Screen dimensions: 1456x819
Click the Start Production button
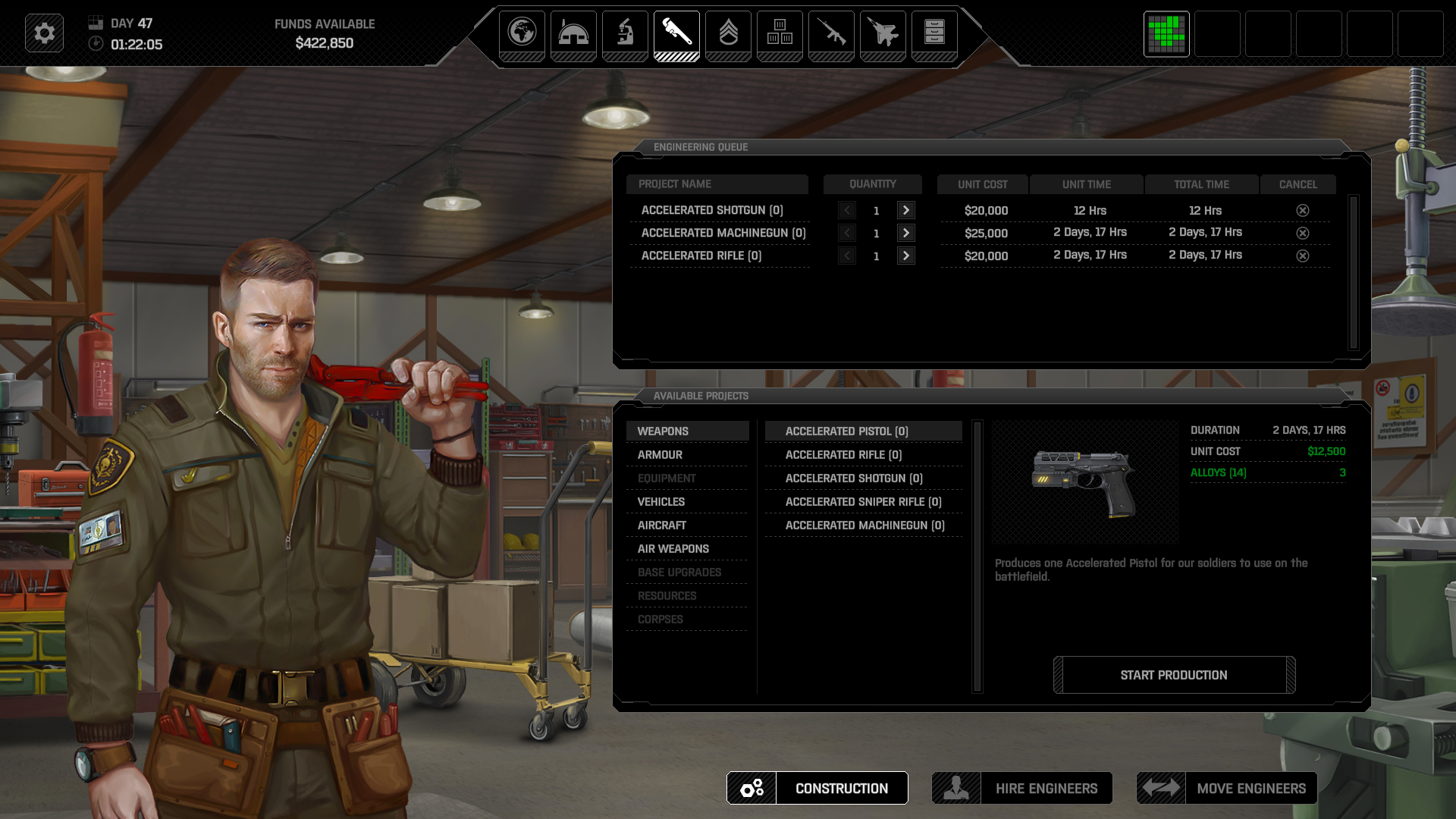pyautogui.click(x=1174, y=675)
